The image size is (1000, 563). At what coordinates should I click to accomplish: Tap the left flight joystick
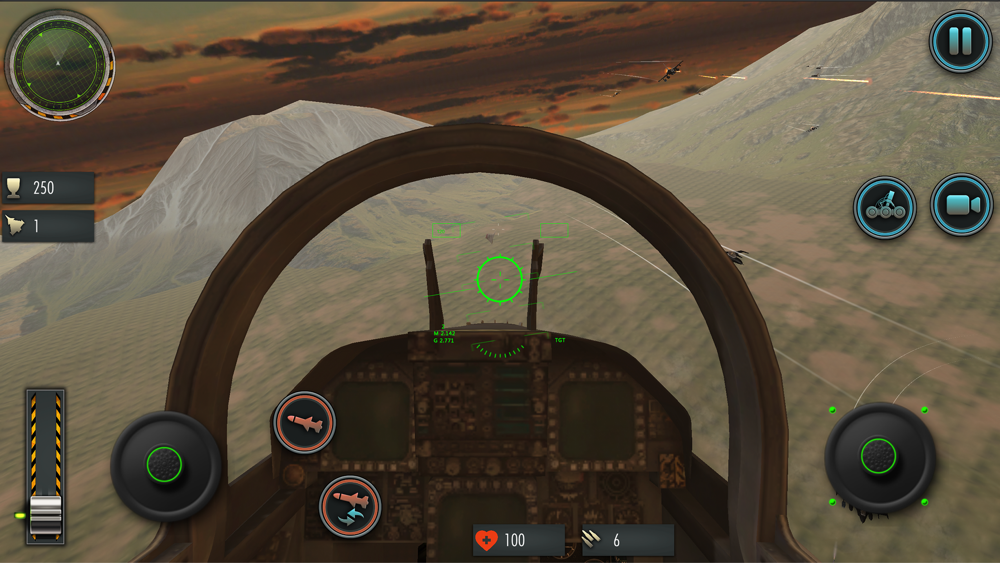pos(165,464)
